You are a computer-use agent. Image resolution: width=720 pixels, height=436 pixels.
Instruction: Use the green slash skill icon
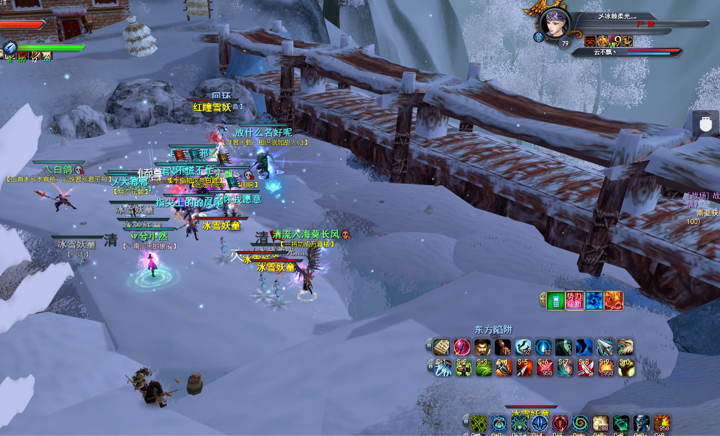(483, 369)
